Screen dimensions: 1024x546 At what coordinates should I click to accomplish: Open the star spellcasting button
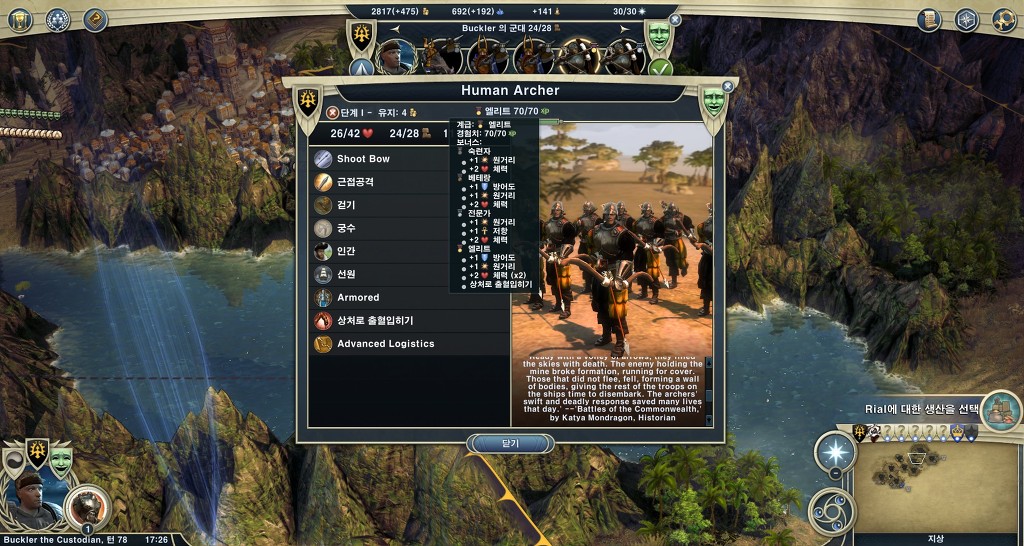point(835,452)
